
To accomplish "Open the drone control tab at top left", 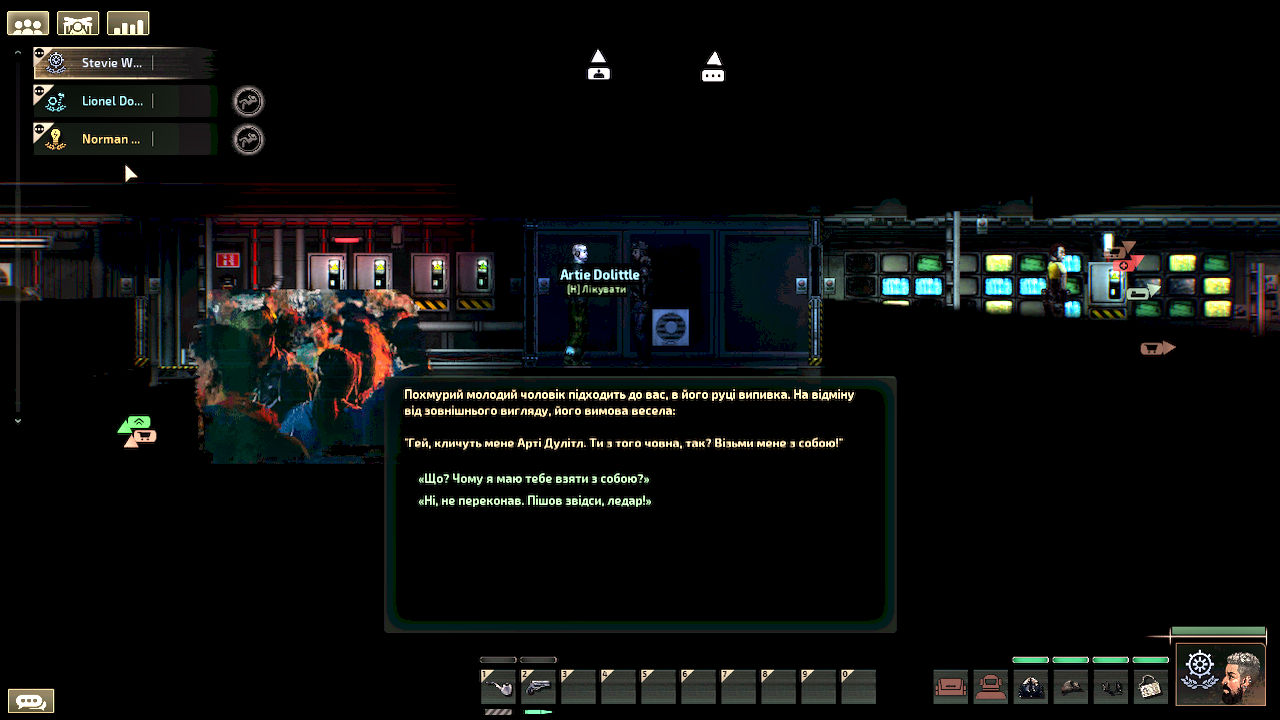I will [x=78, y=23].
